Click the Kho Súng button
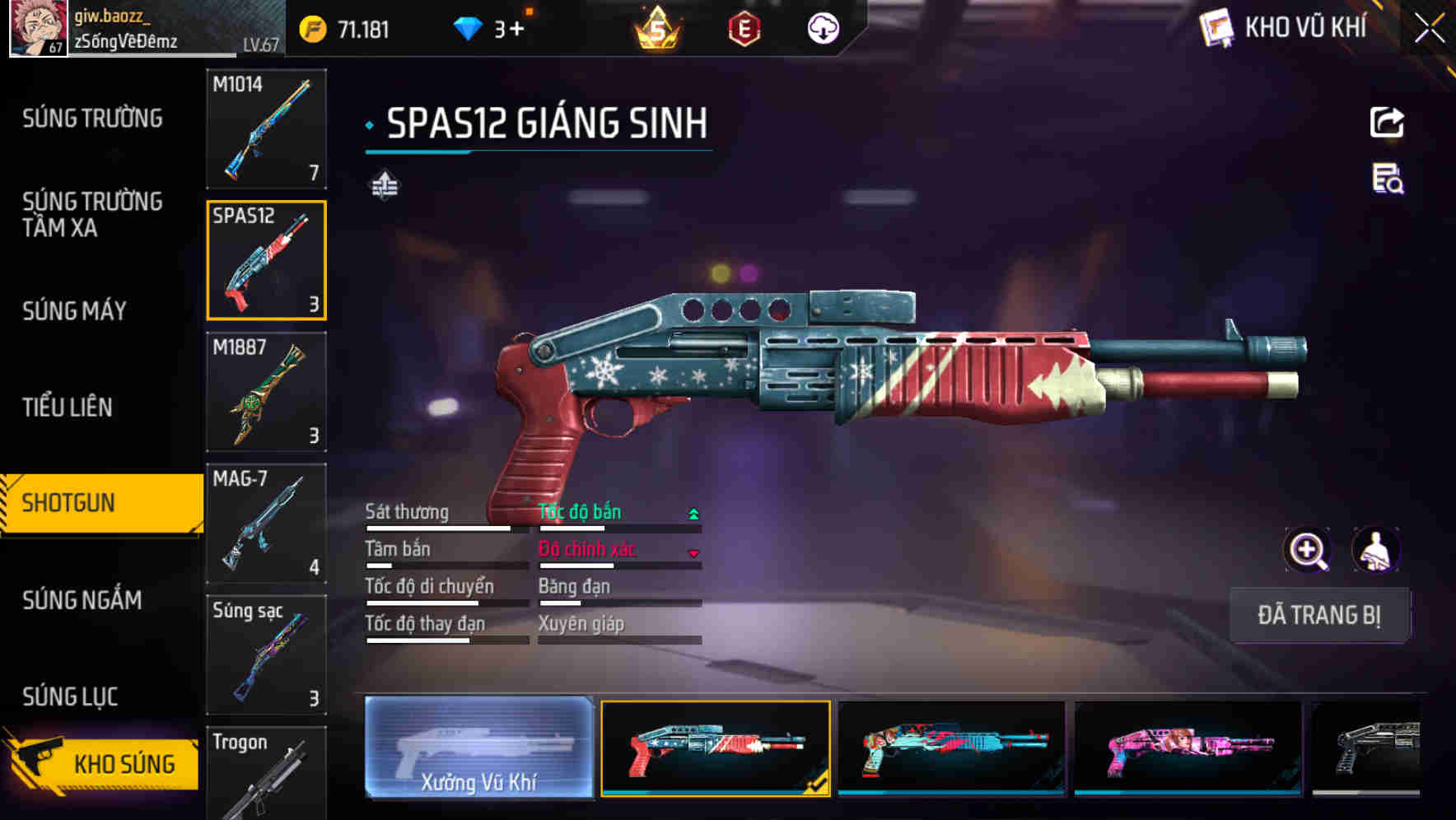The width and height of the screenshot is (1456, 820). click(105, 762)
